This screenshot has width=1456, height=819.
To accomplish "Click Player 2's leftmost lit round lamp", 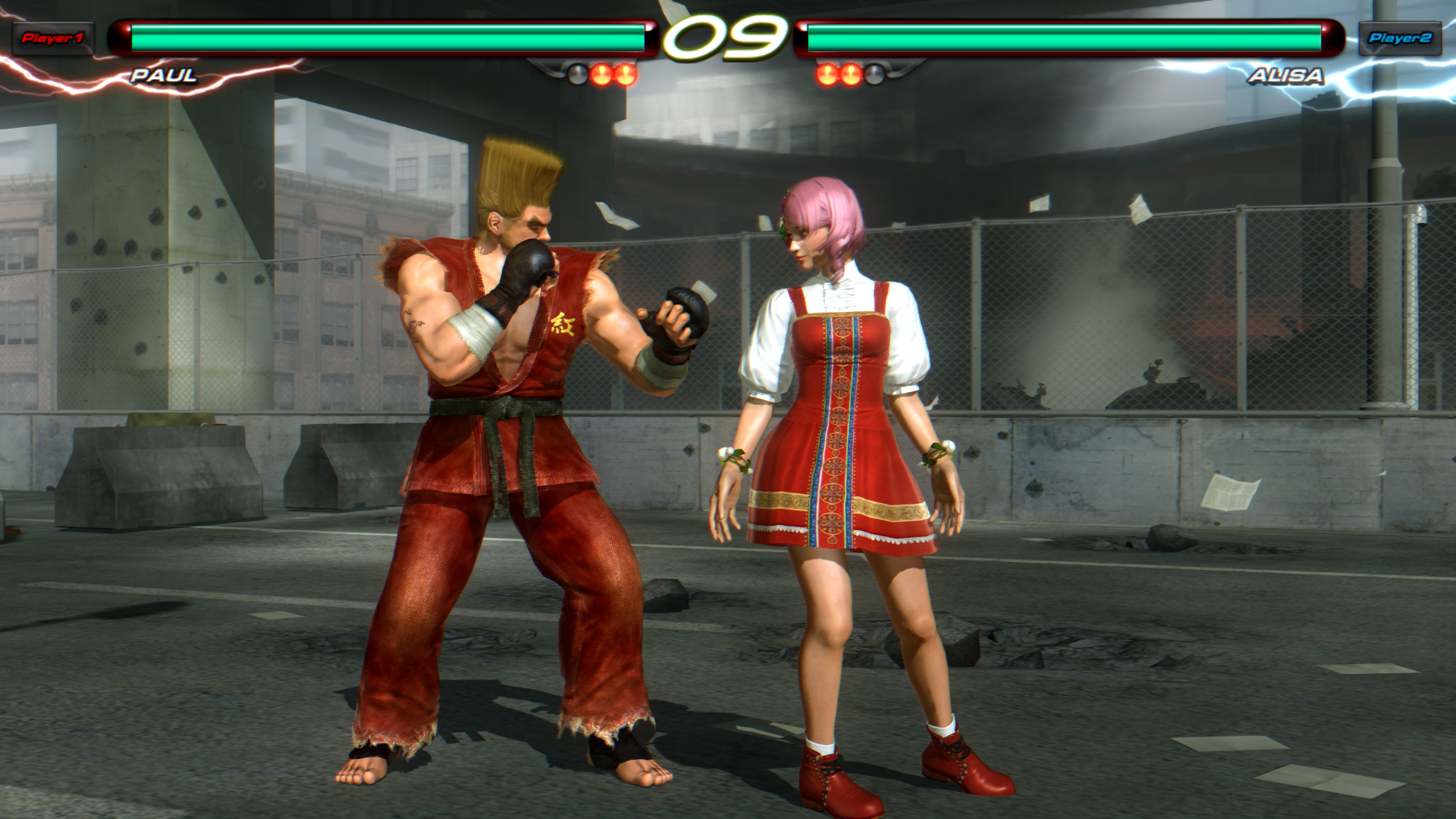I will point(828,75).
